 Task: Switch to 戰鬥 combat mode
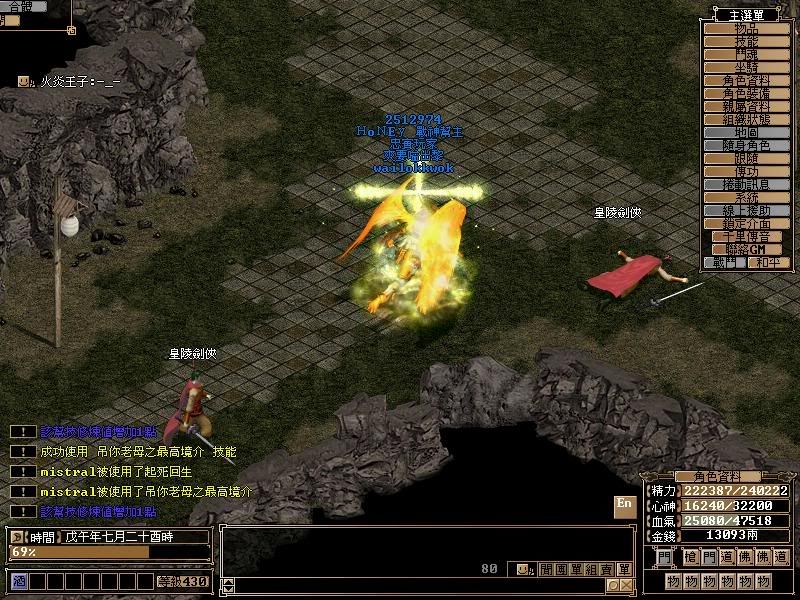[x=724, y=262]
